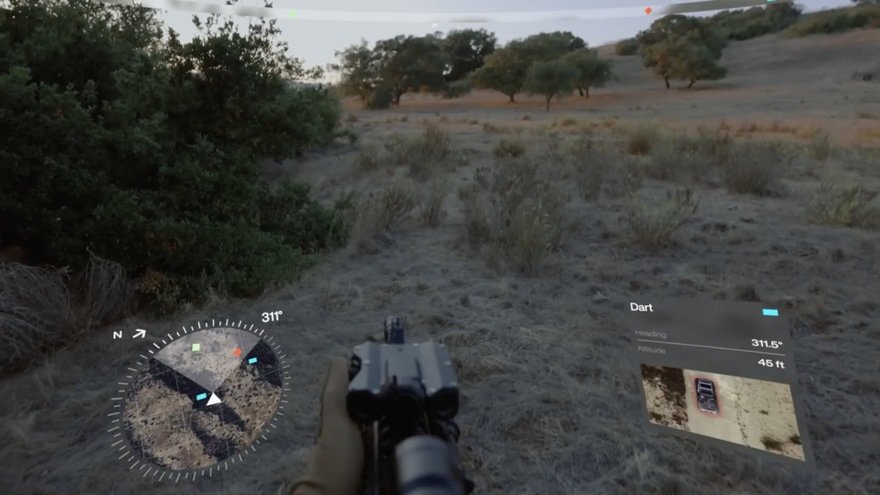Open the Dart drone camera feed thumbnail
Screen dimensions: 880x495
722,408
